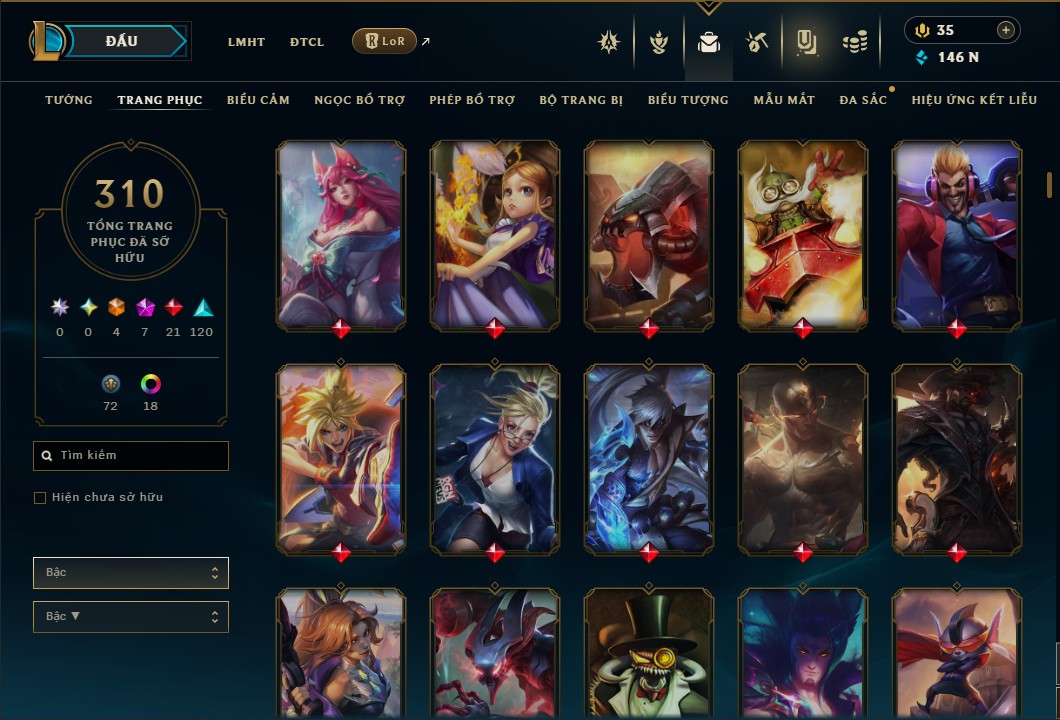Go to the BỘ TRANG BỊ tab
Screen dimensions: 1060x720
pos(581,100)
